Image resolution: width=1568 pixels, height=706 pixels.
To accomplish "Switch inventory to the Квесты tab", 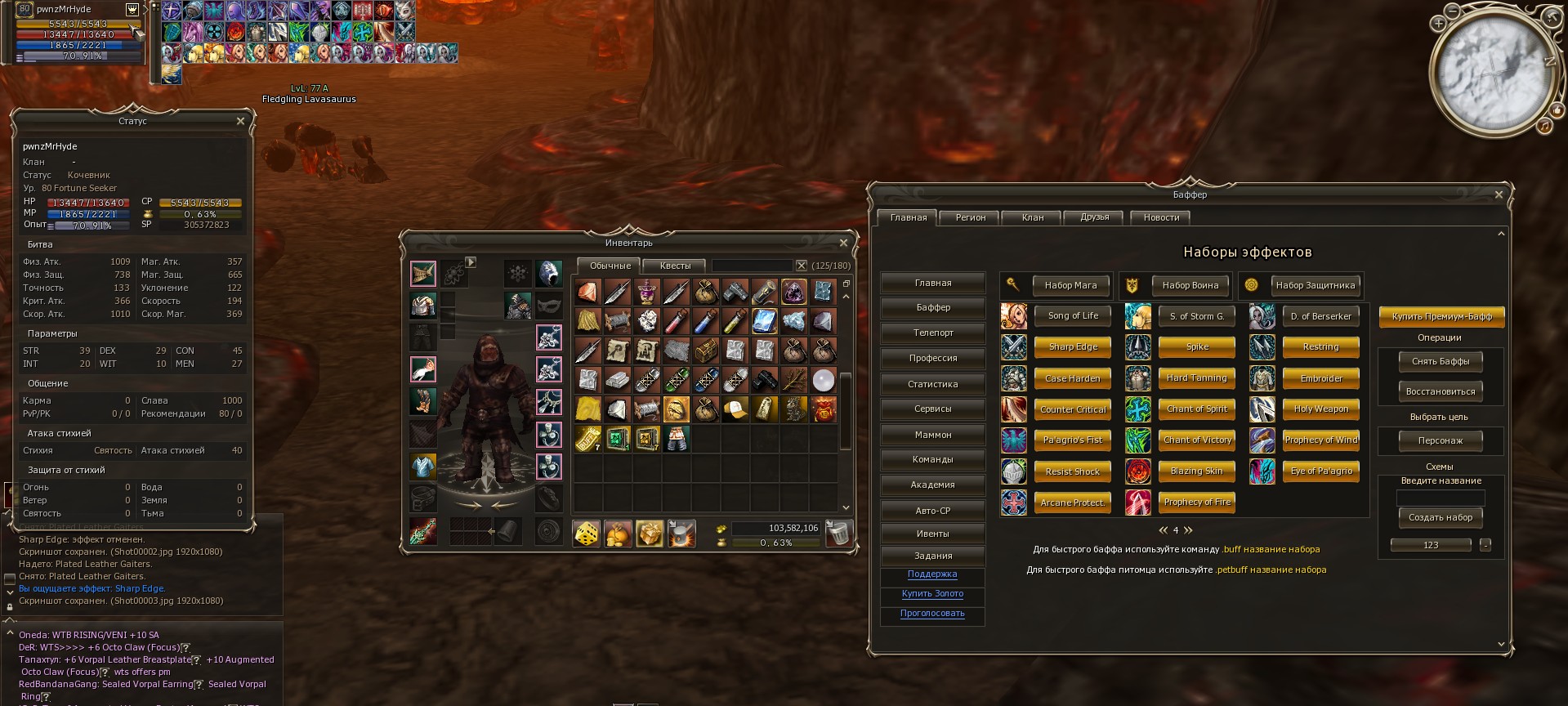I will (675, 266).
